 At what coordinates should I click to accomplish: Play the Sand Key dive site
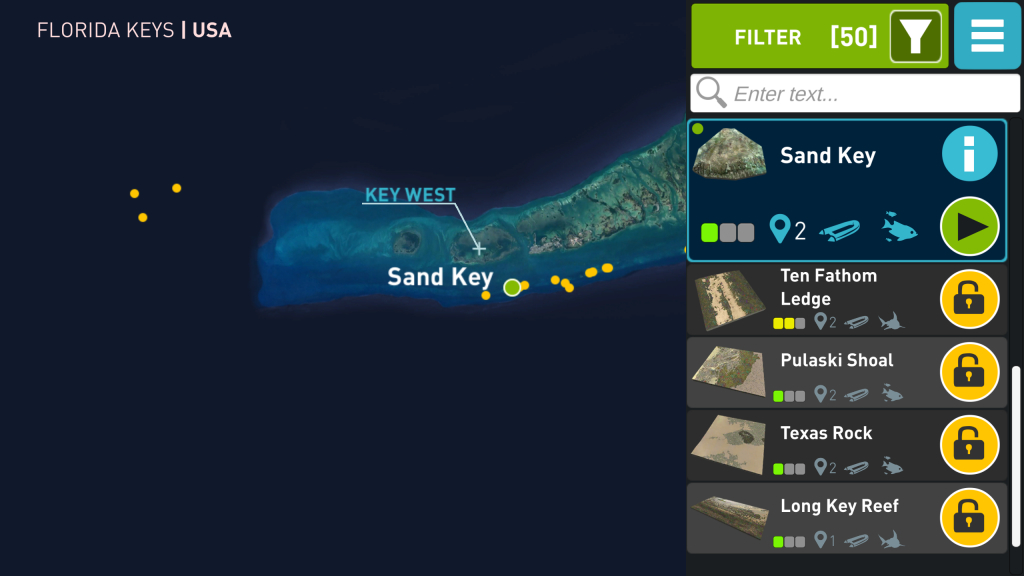point(969,227)
